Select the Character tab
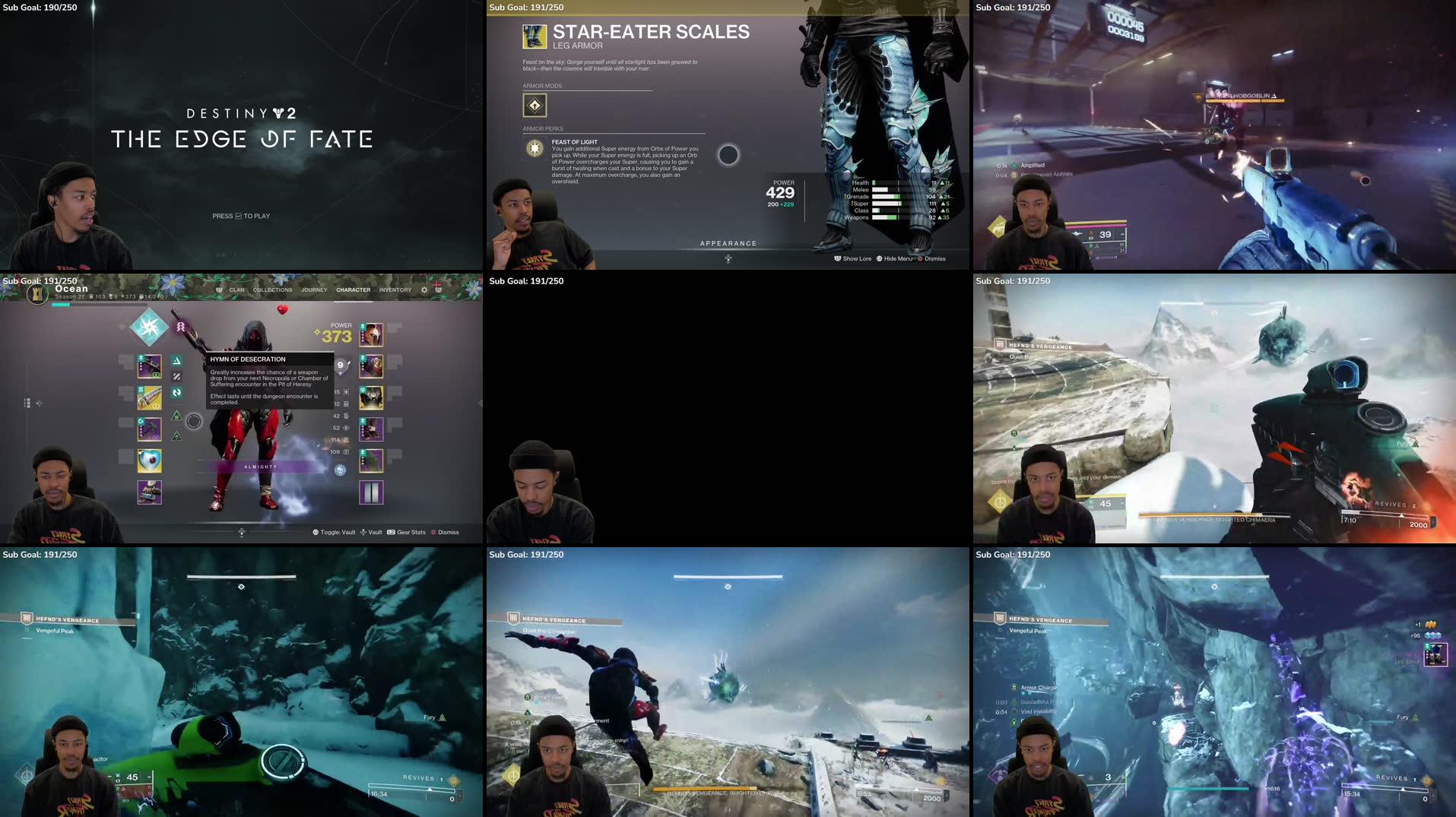The image size is (1456, 817). [354, 290]
